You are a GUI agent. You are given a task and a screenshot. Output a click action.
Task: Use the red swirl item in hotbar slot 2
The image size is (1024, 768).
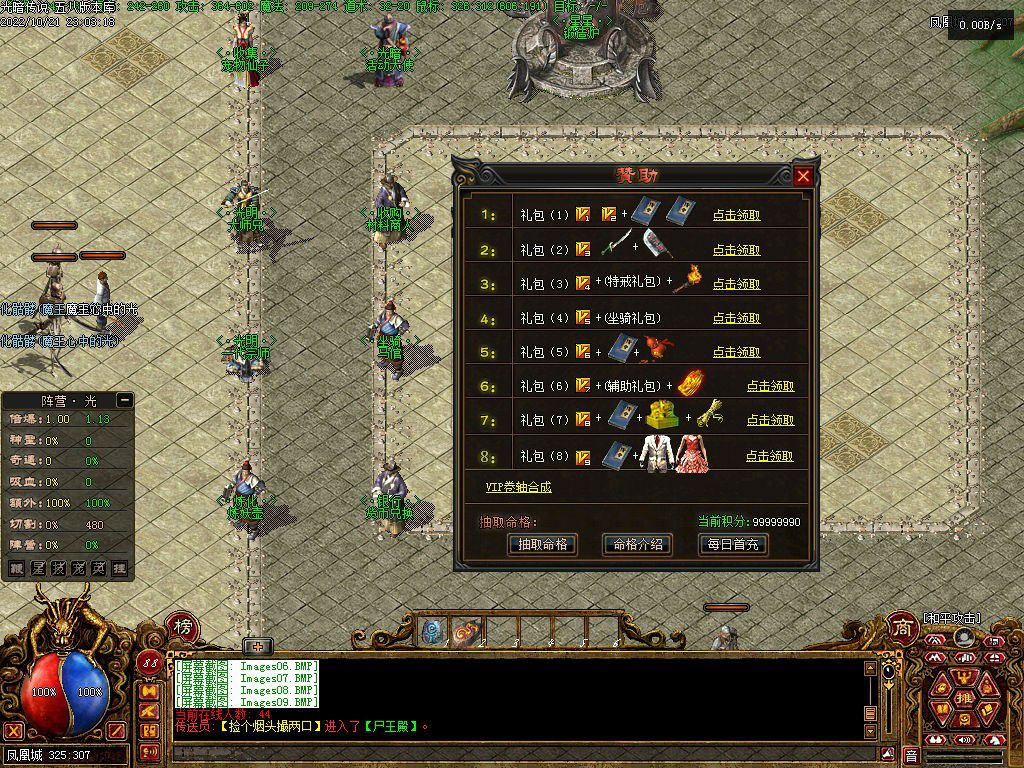tap(465, 632)
